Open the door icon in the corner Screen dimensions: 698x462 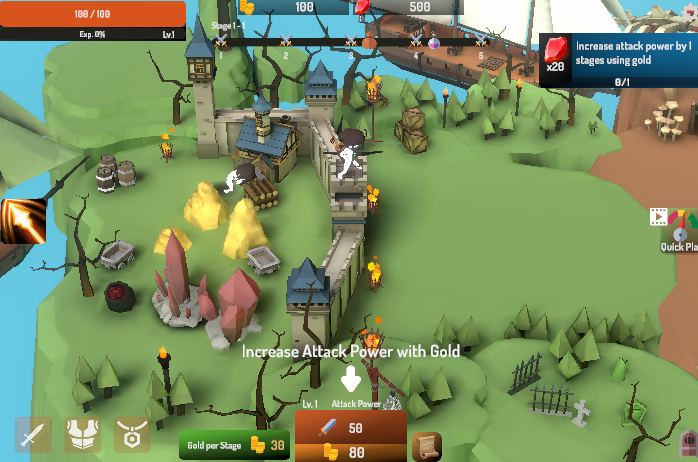pyautogui.click(x=688, y=446)
